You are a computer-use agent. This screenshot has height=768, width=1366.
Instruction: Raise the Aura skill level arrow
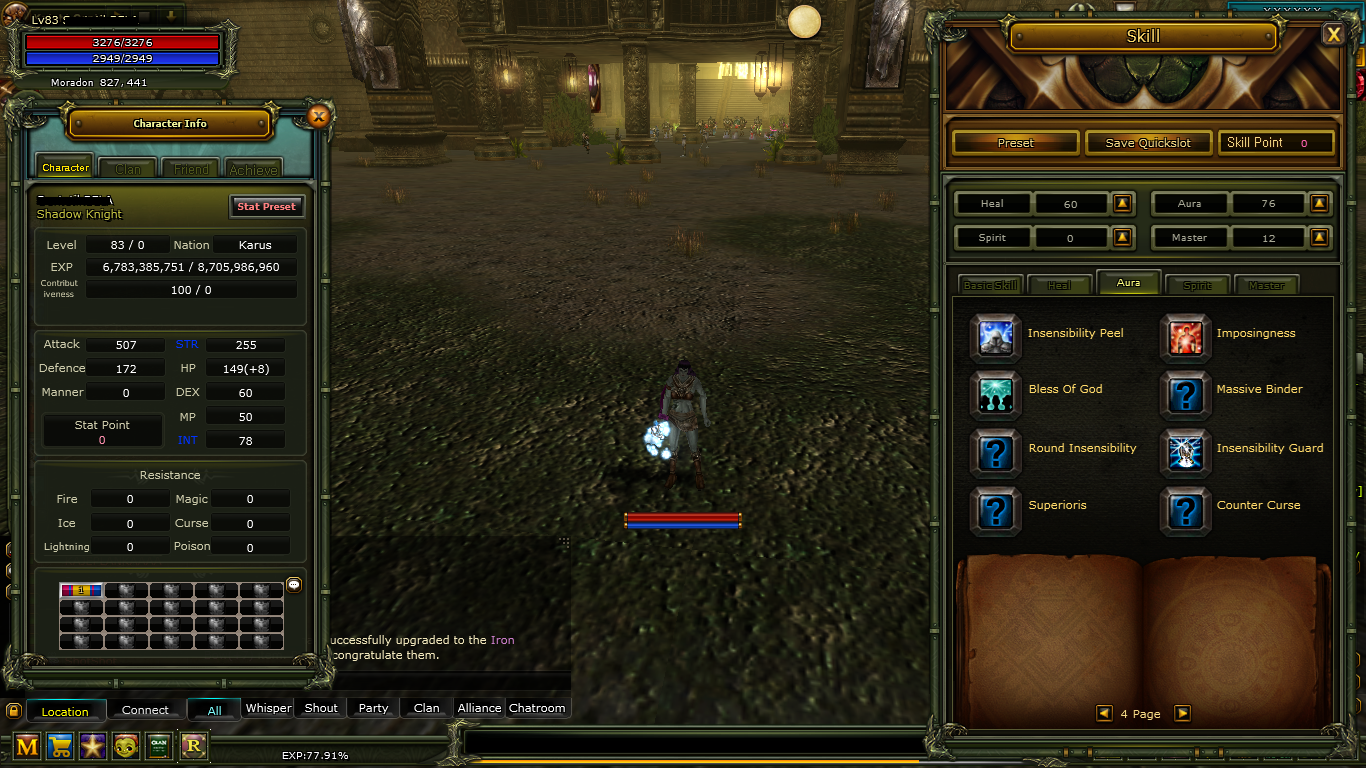pyautogui.click(x=1319, y=204)
